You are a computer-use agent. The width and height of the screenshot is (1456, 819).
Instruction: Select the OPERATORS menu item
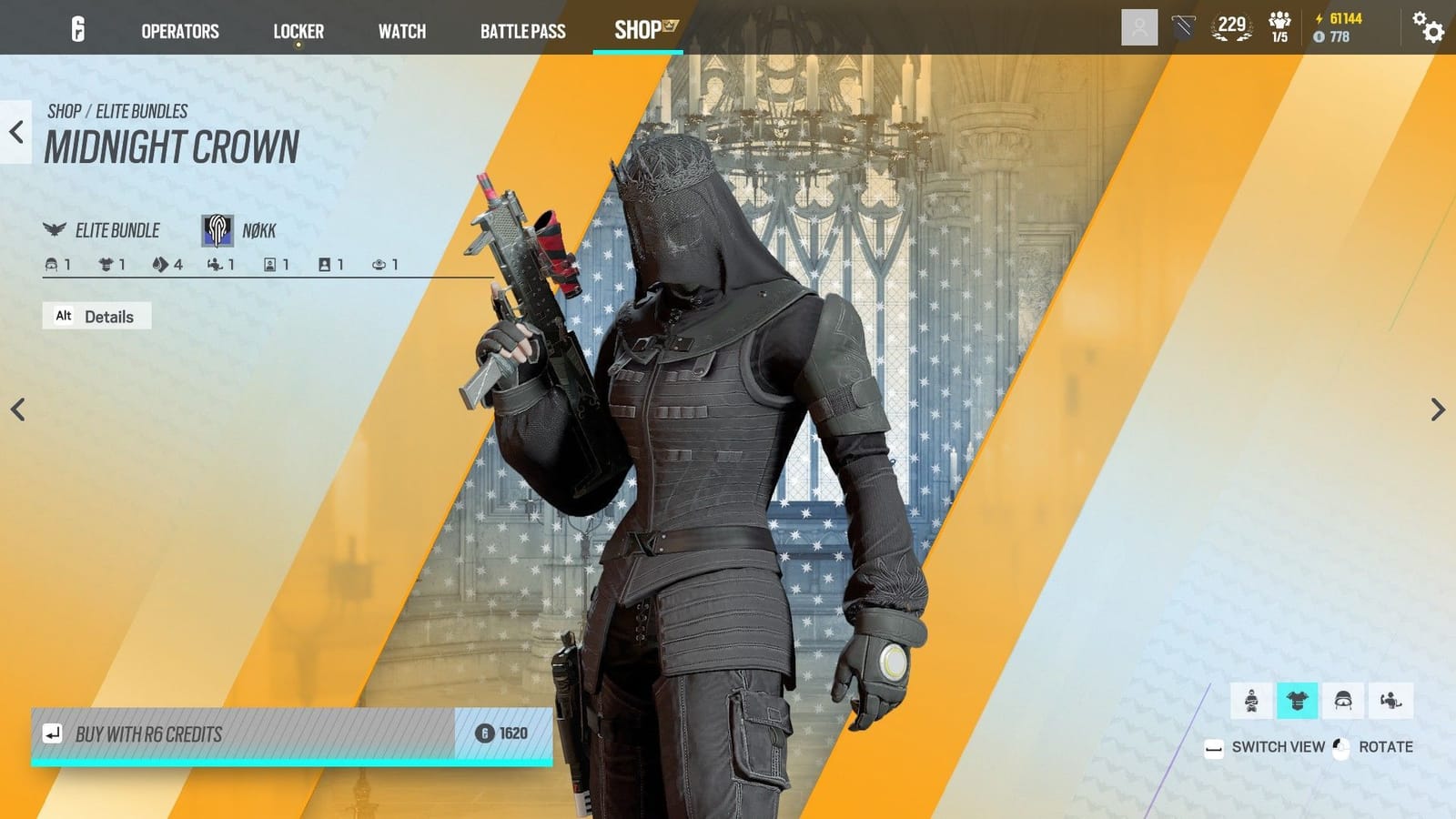click(x=179, y=31)
